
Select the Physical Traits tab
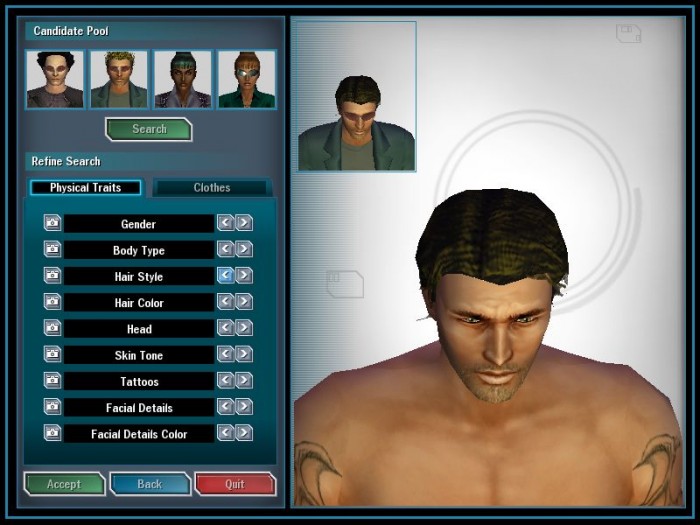click(85, 188)
